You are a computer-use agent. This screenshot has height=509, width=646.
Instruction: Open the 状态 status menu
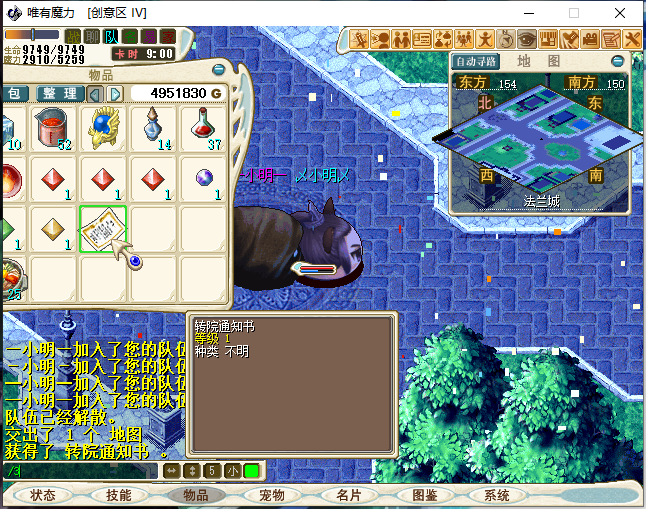(43, 495)
